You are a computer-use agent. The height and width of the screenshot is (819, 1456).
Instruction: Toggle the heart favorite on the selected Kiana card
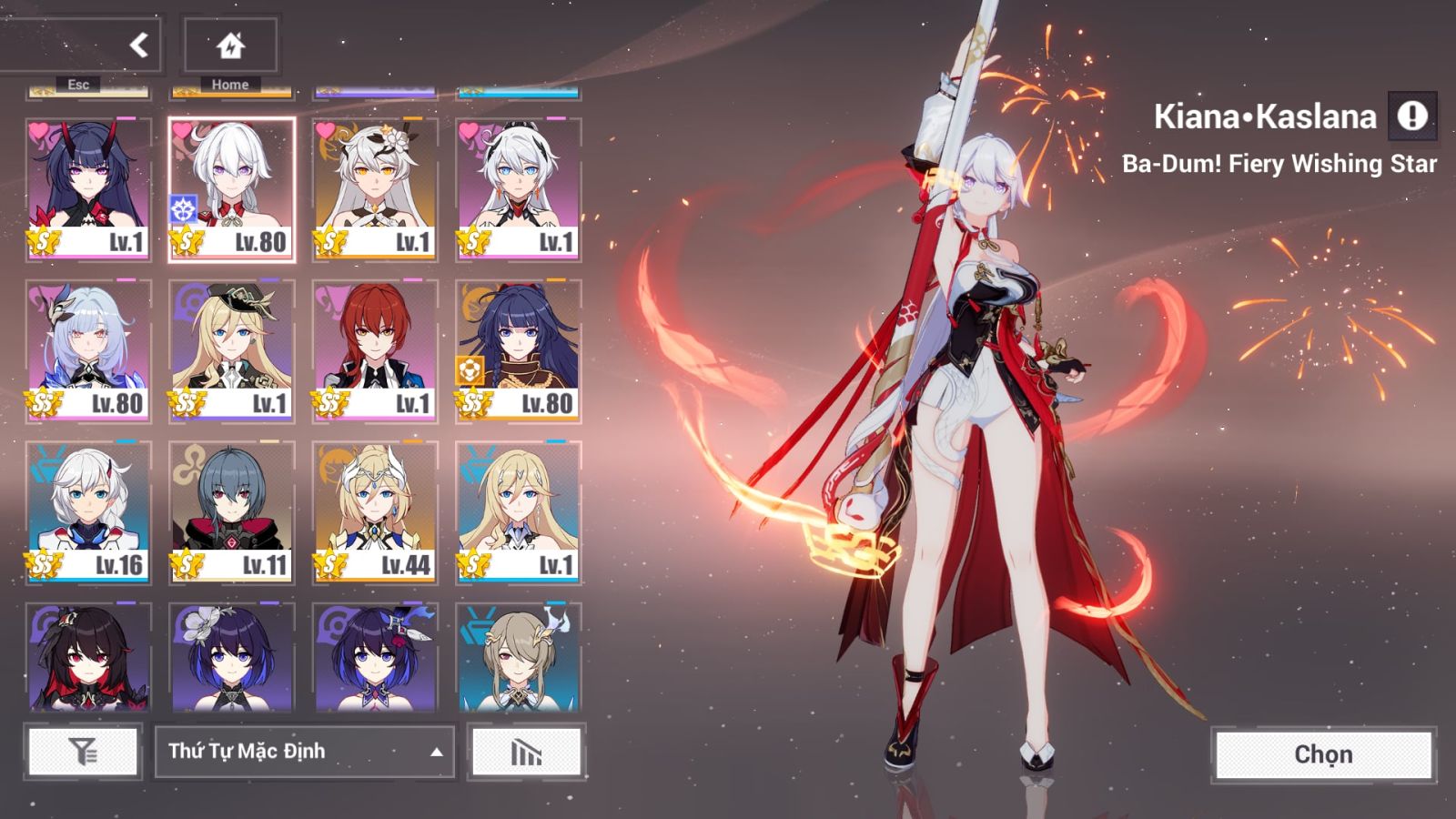tap(182, 129)
